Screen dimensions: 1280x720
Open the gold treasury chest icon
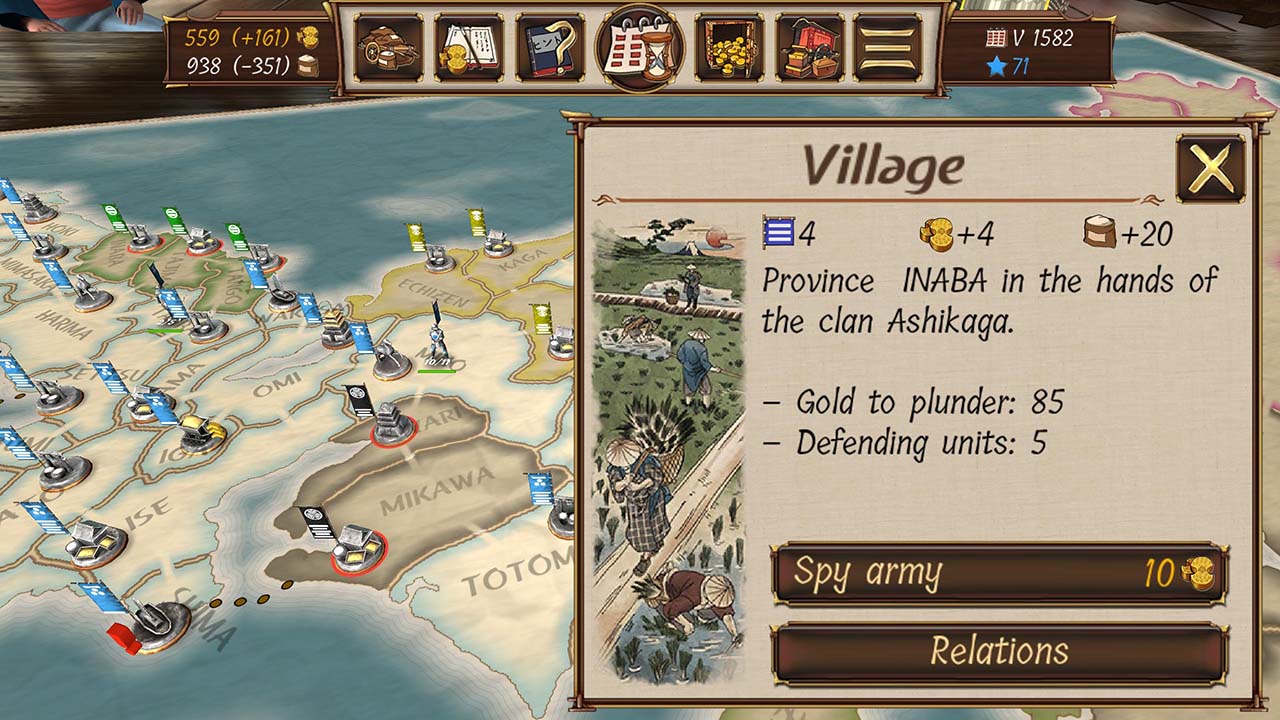[x=728, y=45]
